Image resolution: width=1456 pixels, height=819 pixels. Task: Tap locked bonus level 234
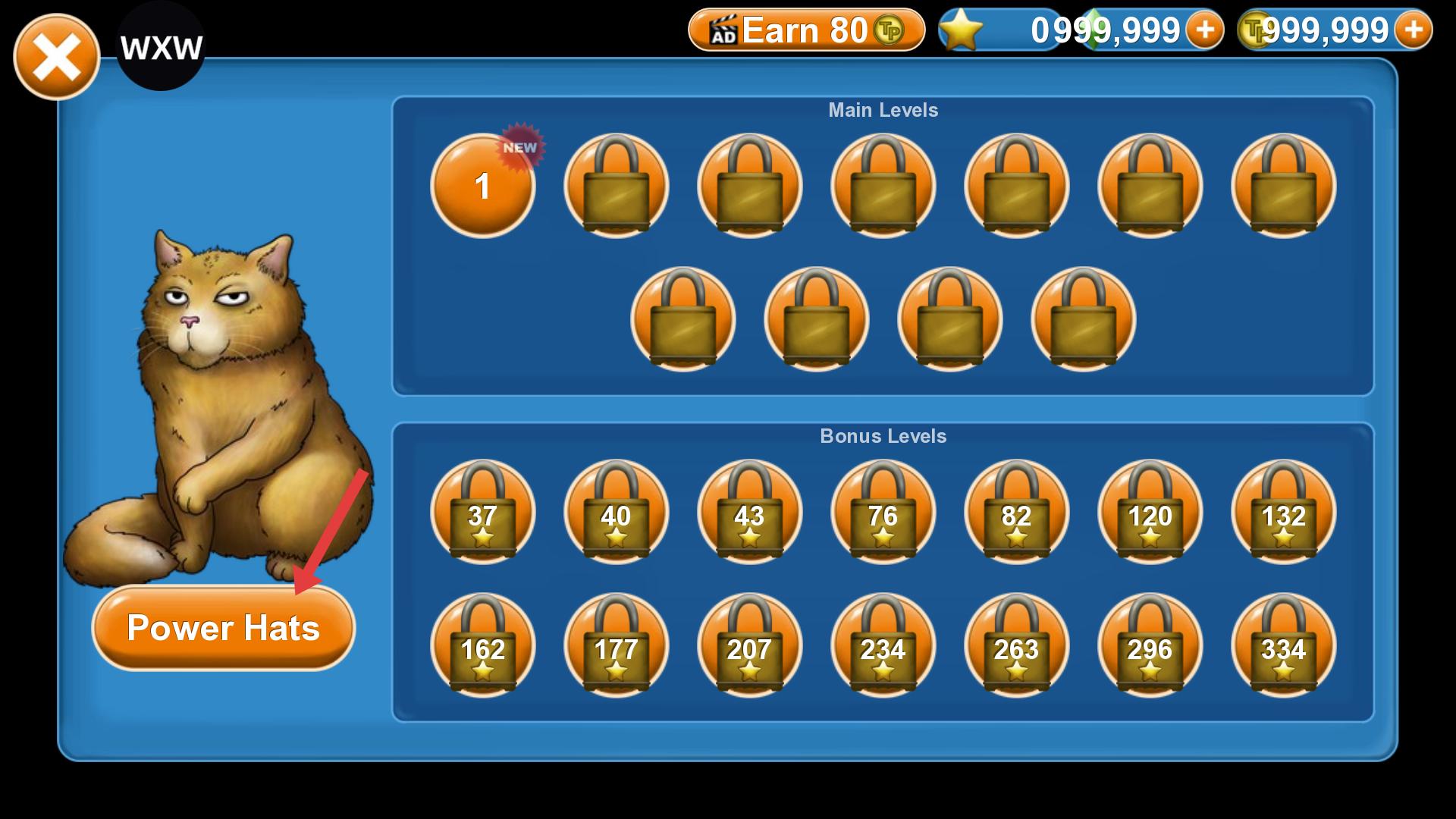click(883, 646)
